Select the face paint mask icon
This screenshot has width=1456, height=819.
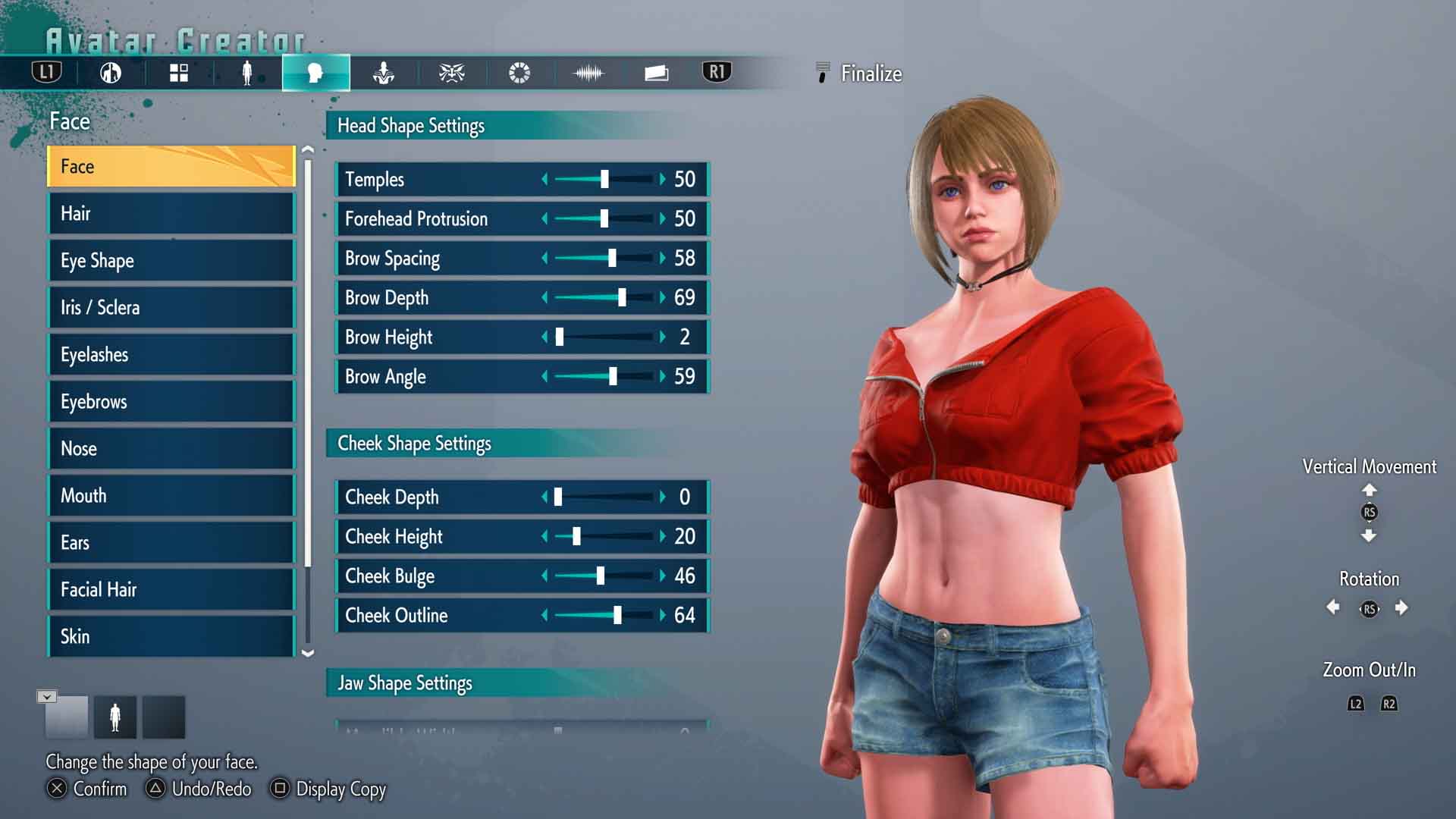pyautogui.click(x=451, y=73)
